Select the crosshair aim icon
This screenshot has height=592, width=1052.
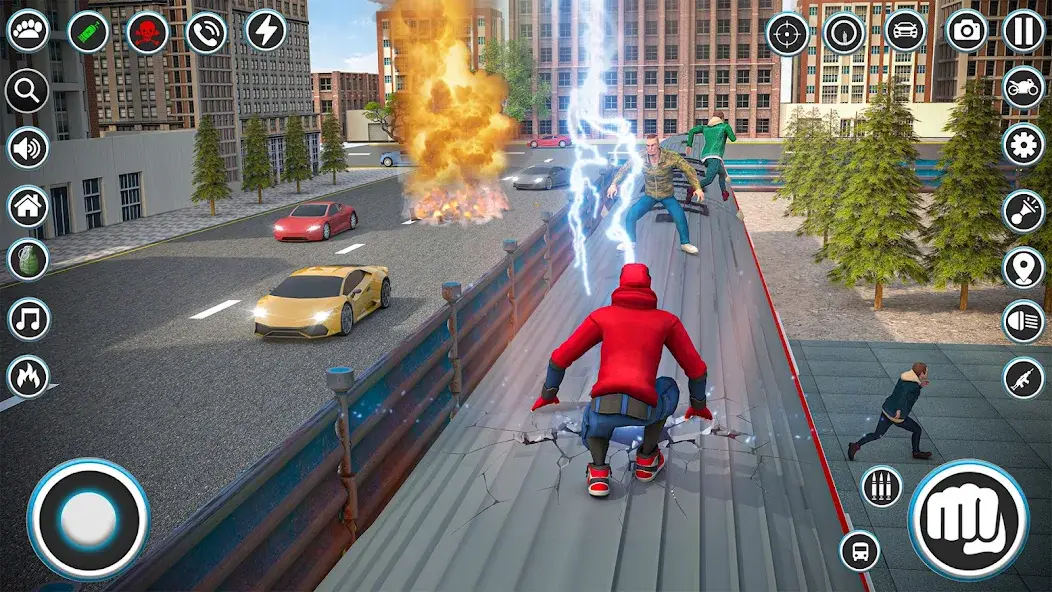pos(787,33)
